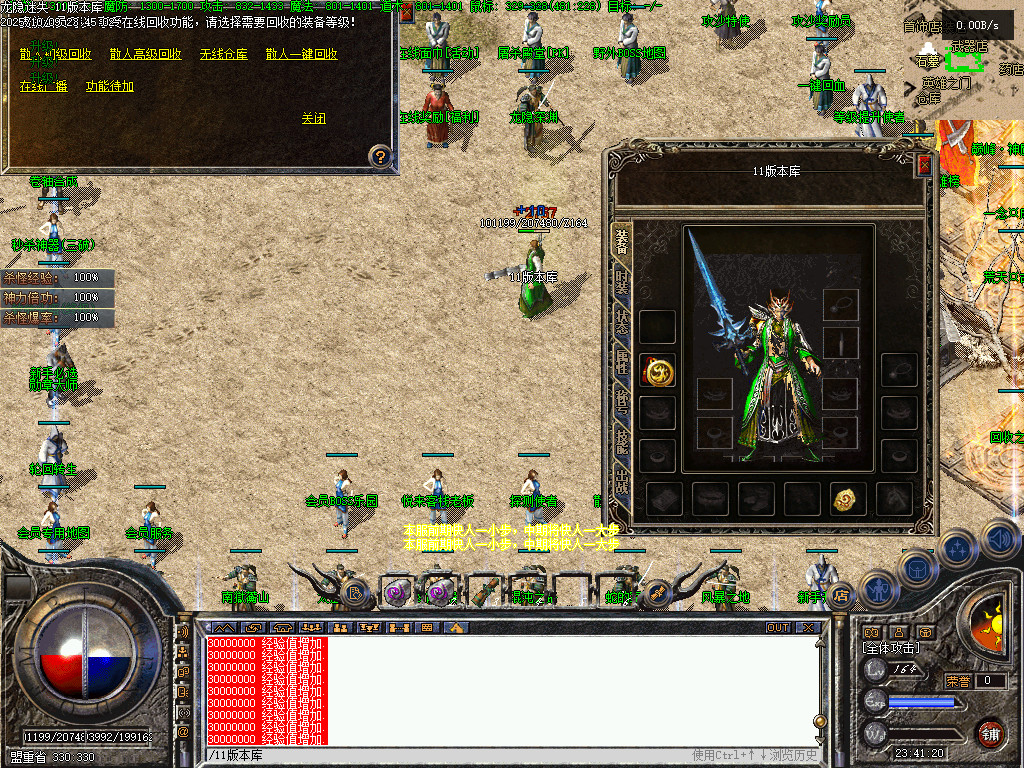Select the golden swirl charm slot
Screen dimensions: 1024x768
click(x=848, y=497)
